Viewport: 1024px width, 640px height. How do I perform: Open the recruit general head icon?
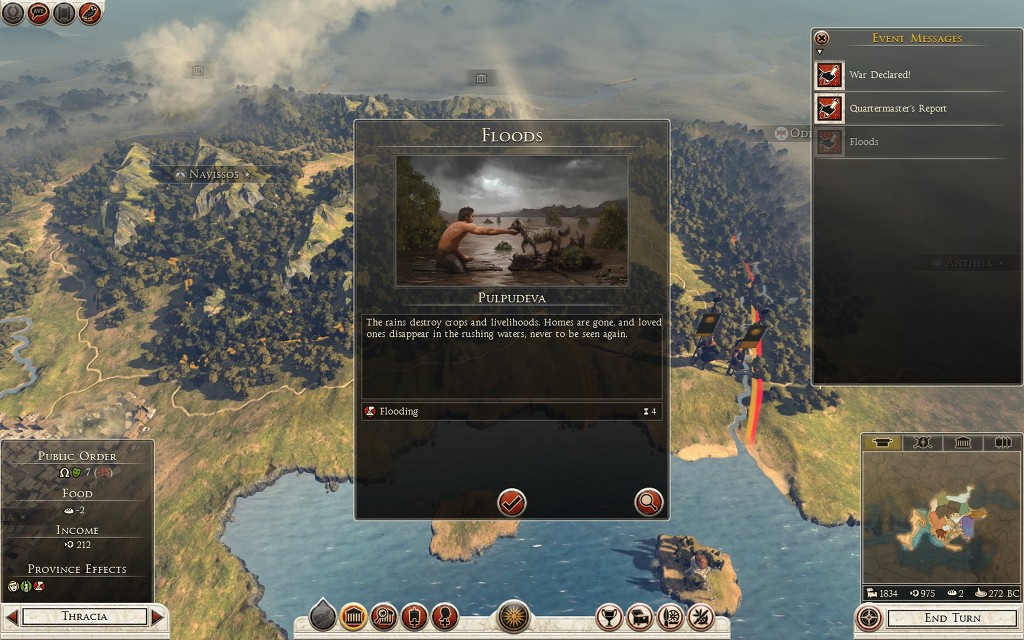pyautogui.click(x=444, y=617)
